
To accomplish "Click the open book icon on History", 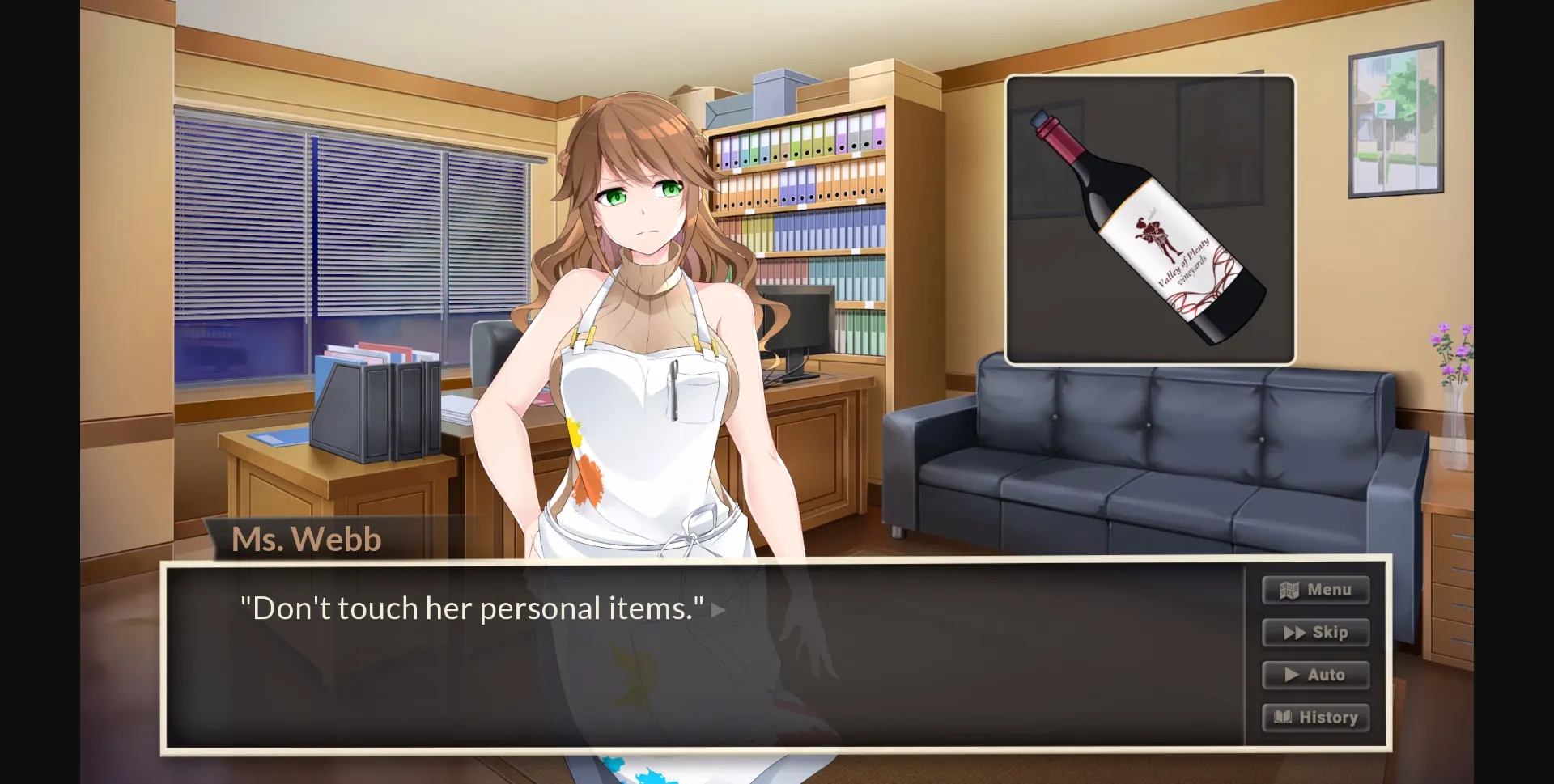I will point(1285,717).
